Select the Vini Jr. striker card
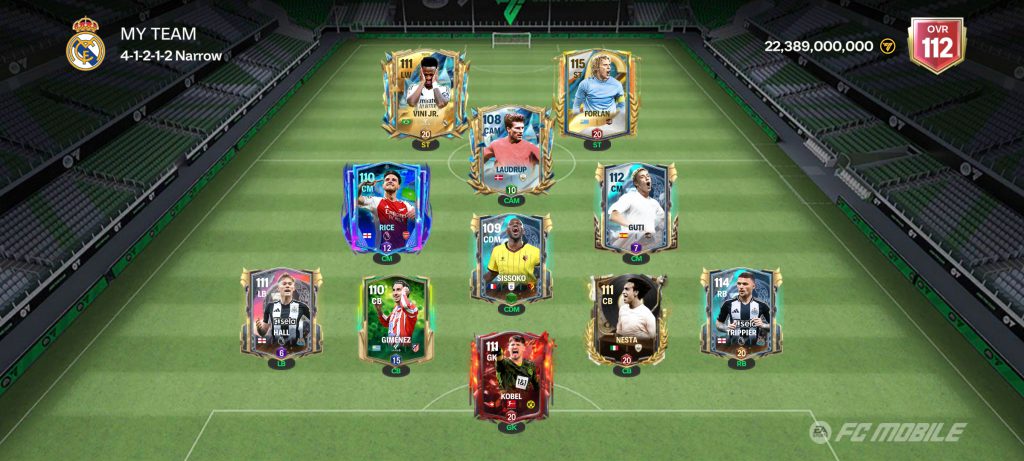The width and height of the screenshot is (1024, 461). tap(425, 95)
